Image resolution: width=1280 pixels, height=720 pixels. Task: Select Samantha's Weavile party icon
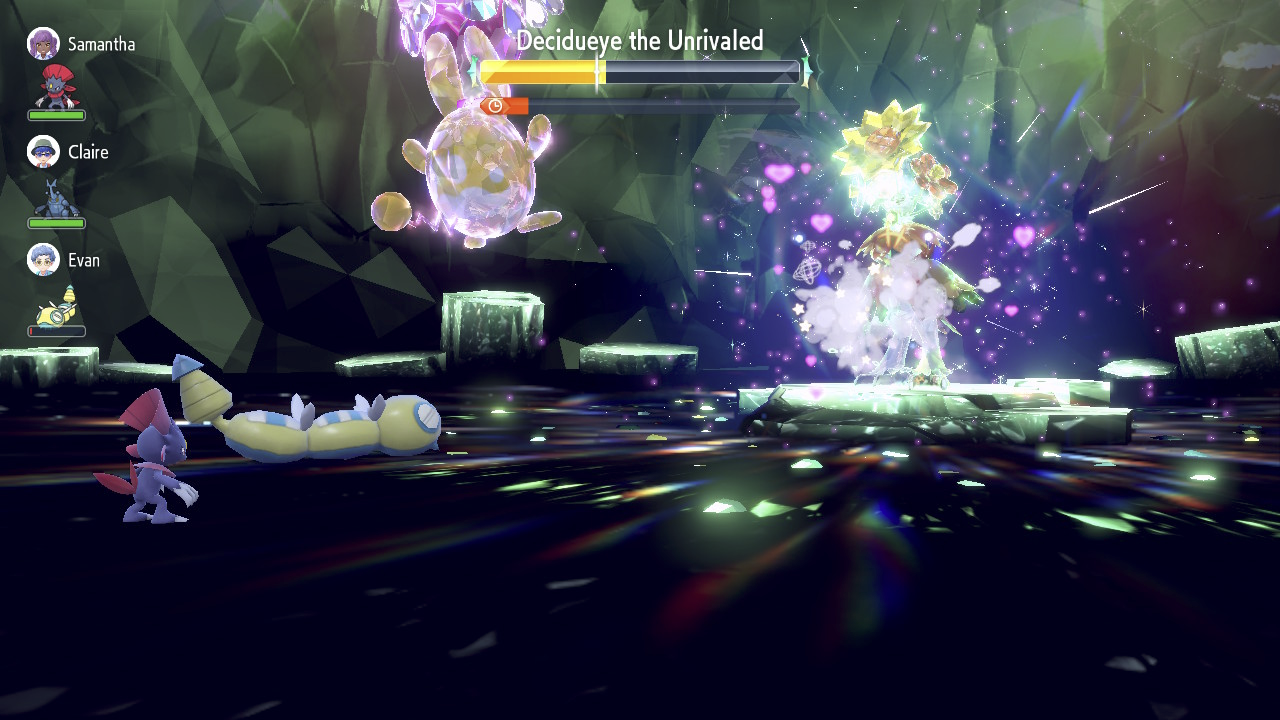point(56,87)
